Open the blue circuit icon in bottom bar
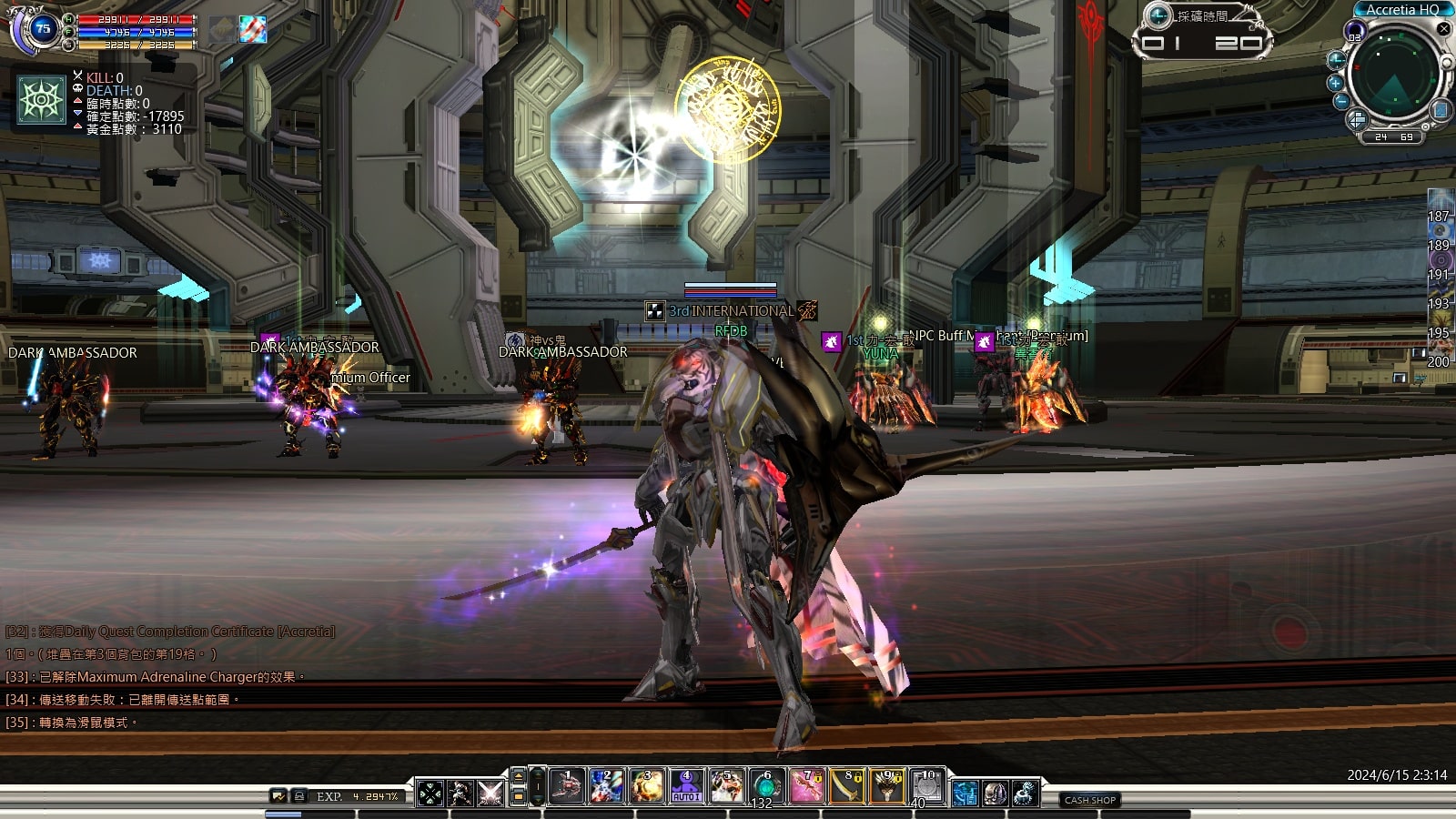The image size is (1456, 819). (966, 794)
